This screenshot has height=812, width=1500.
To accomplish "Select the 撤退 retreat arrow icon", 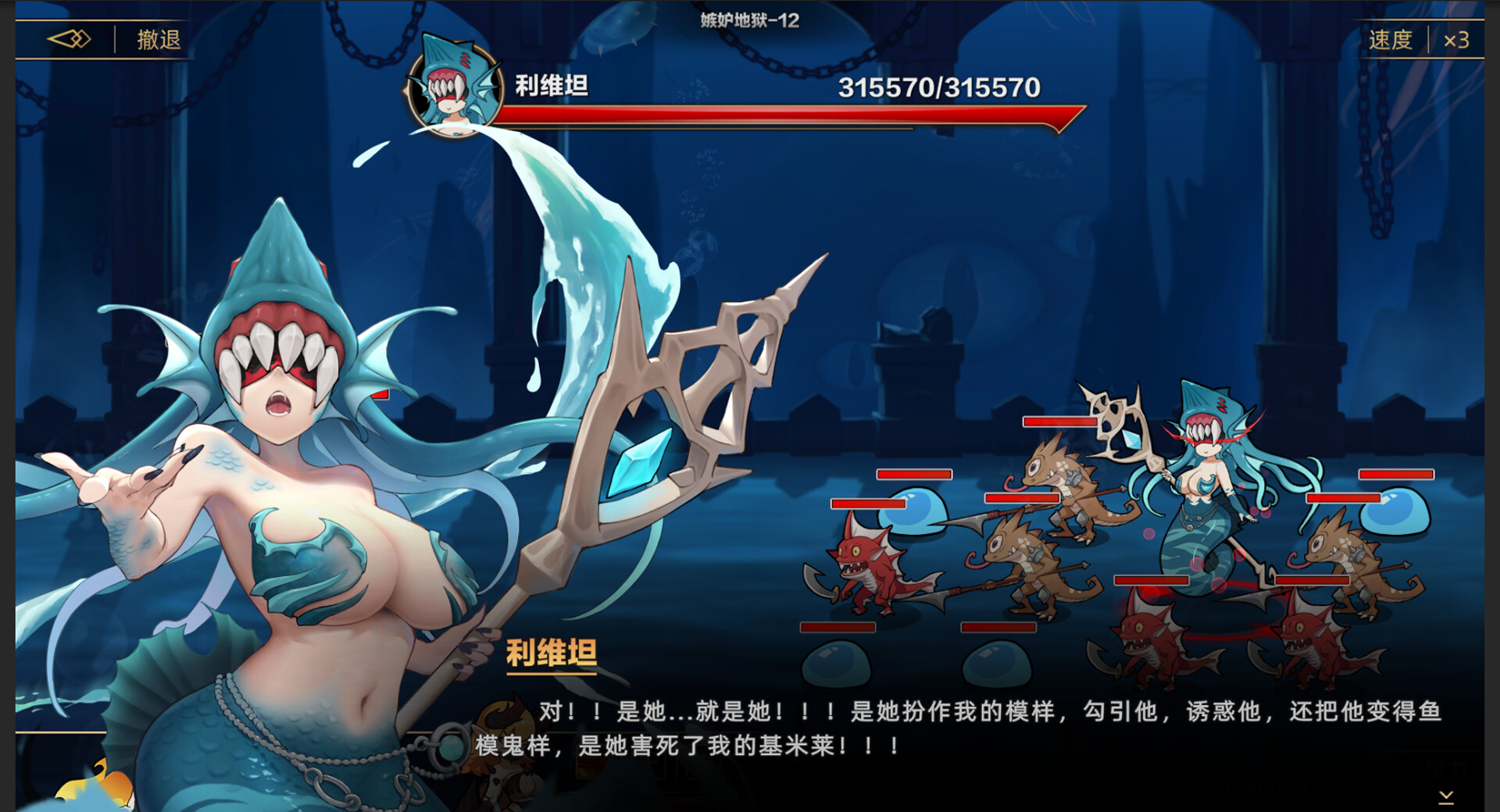I will (69, 38).
